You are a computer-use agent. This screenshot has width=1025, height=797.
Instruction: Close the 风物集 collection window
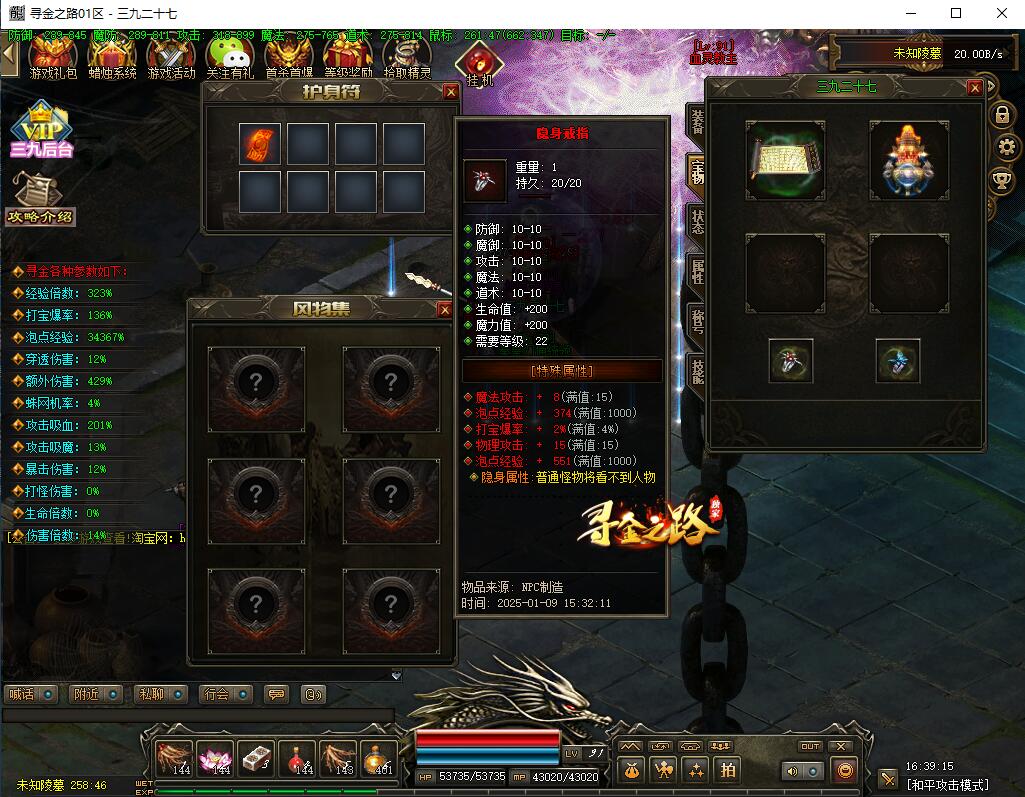coord(445,310)
